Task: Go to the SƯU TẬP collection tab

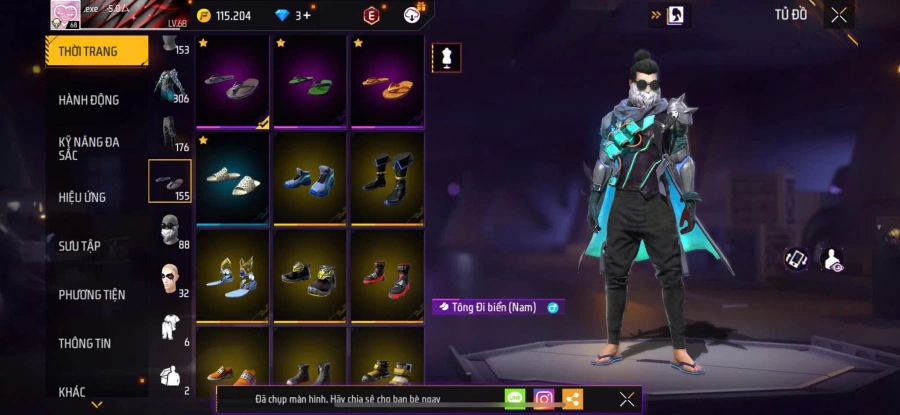Action: coord(79,246)
